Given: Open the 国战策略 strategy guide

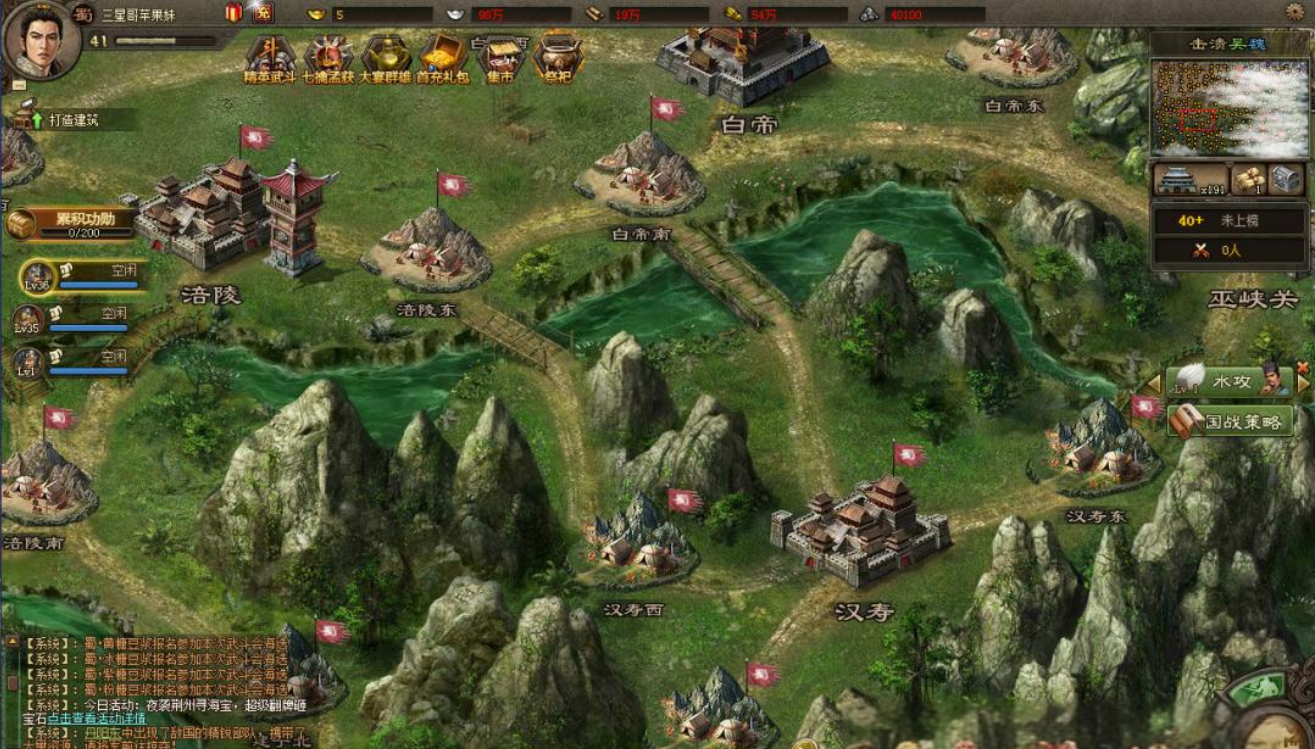Looking at the screenshot, I should [1230, 420].
